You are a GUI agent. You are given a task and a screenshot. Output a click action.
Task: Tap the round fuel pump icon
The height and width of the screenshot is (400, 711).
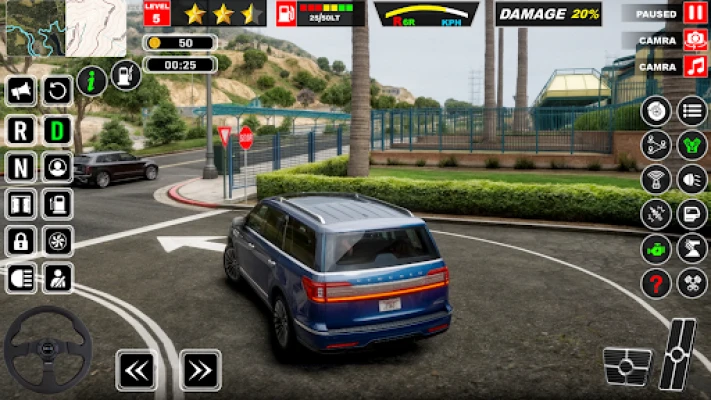tap(125, 75)
